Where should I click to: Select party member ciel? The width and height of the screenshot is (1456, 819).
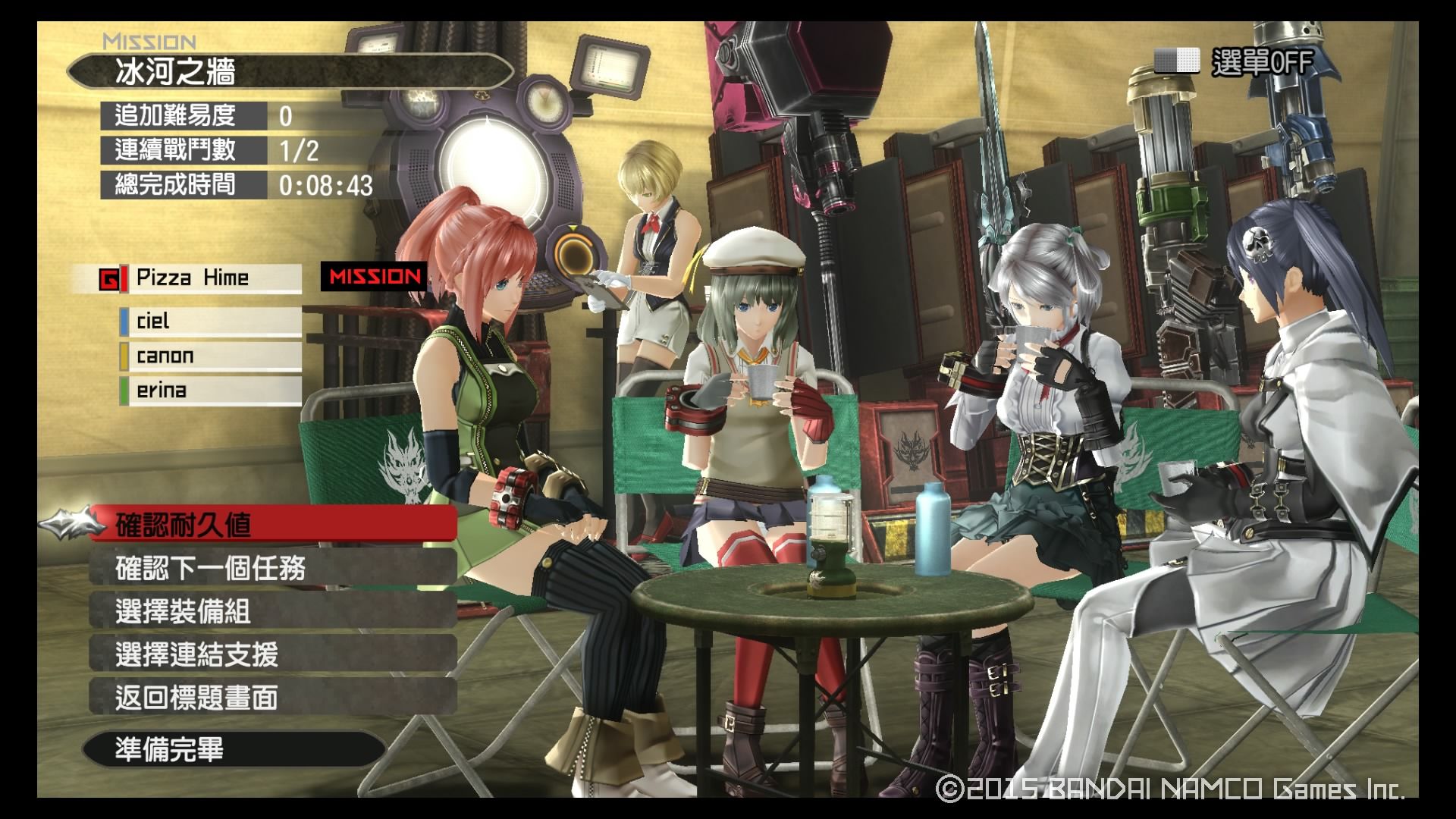211,322
